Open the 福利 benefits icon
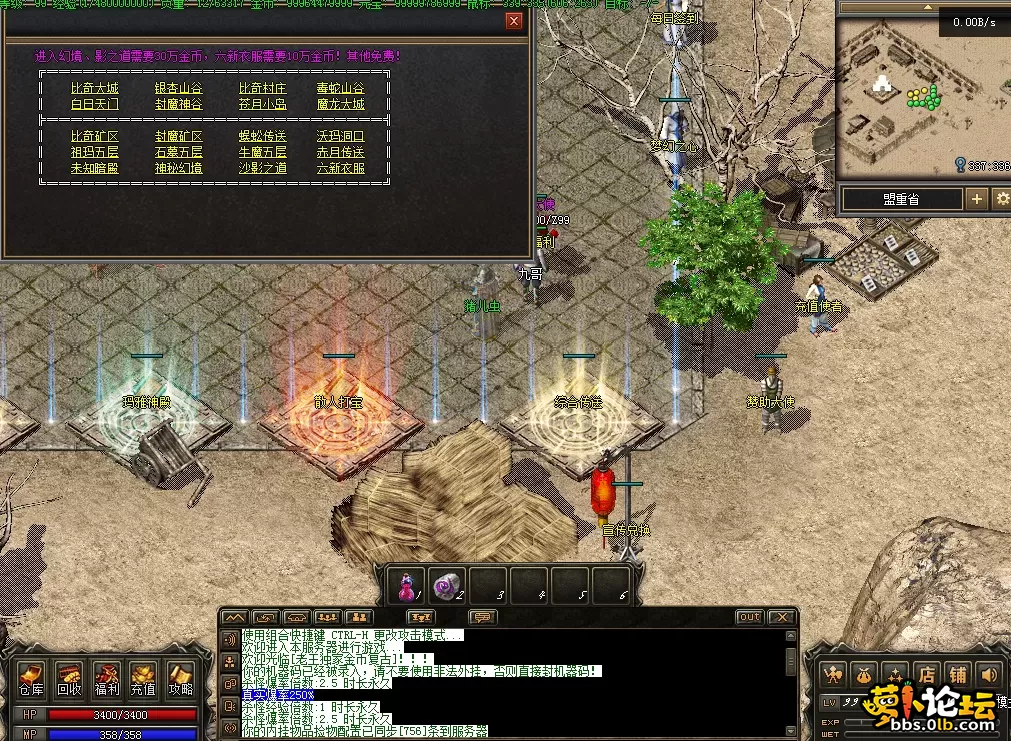The width and height of the screenshot is (1011, 741). [106, 680]
